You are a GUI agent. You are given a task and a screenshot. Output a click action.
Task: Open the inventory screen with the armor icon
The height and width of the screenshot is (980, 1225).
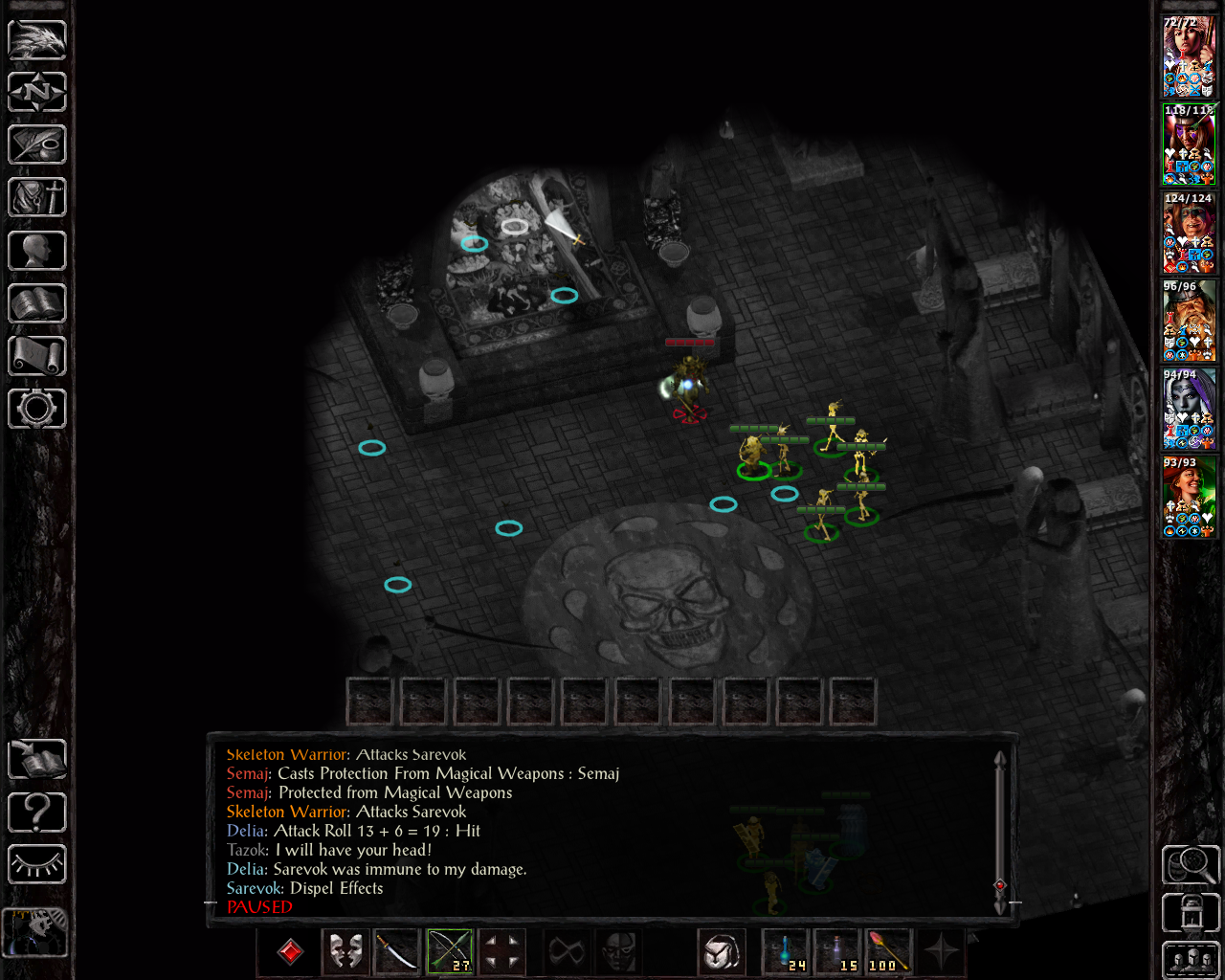(37, 198)
